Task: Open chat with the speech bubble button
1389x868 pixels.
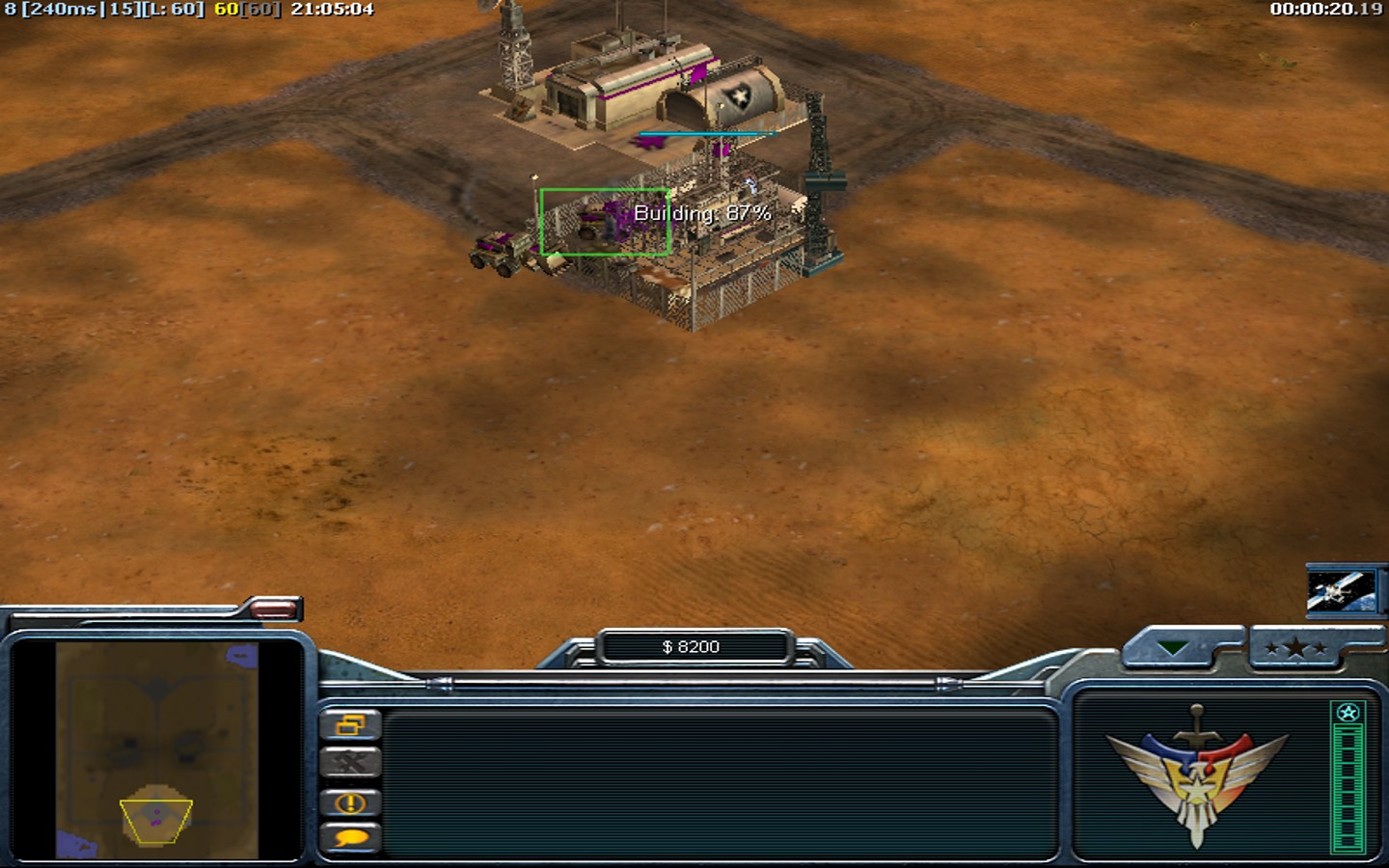Action: click(x=350, y=838)
